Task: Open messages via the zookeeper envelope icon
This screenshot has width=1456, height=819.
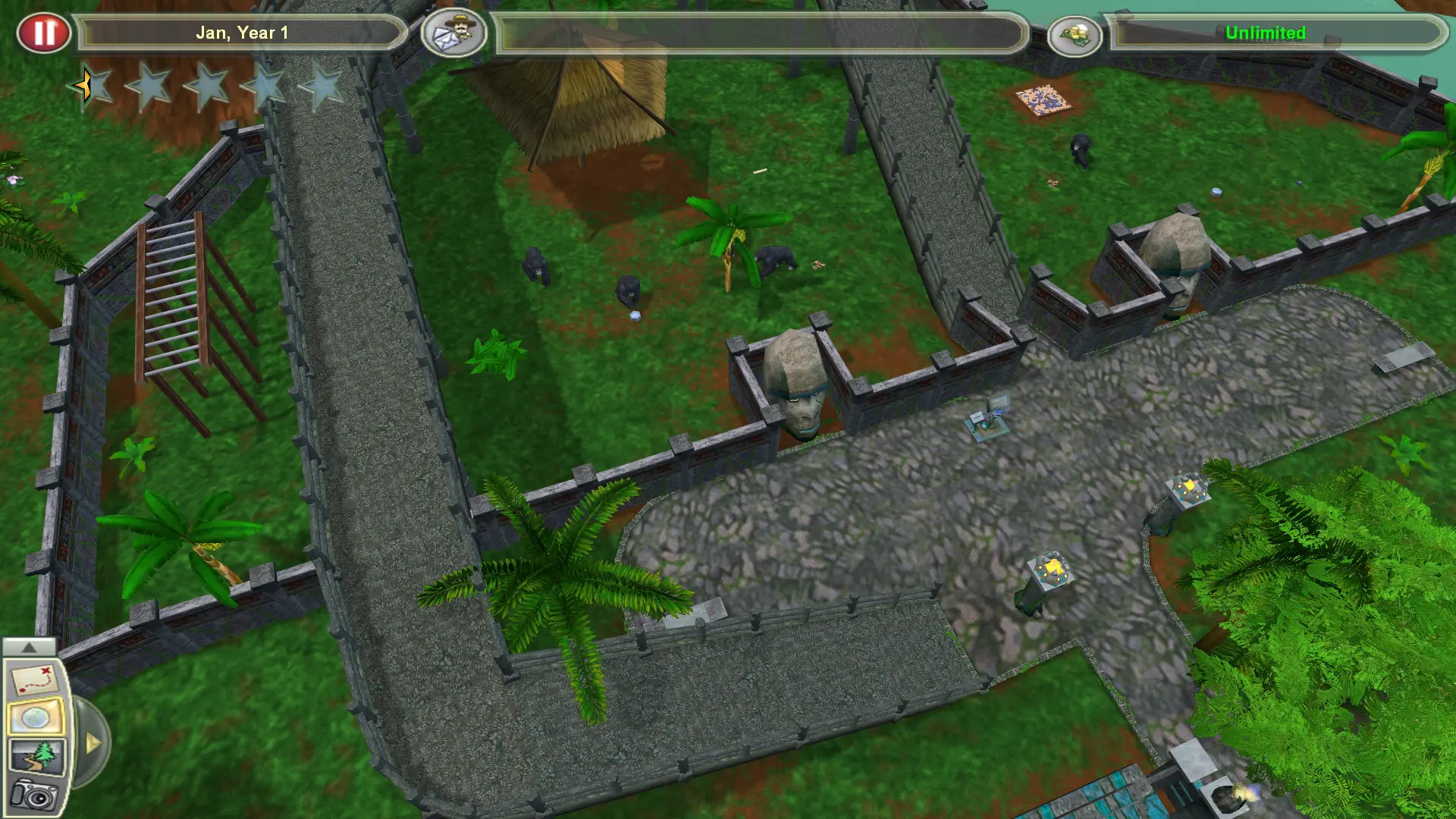Action: [453, 33]
